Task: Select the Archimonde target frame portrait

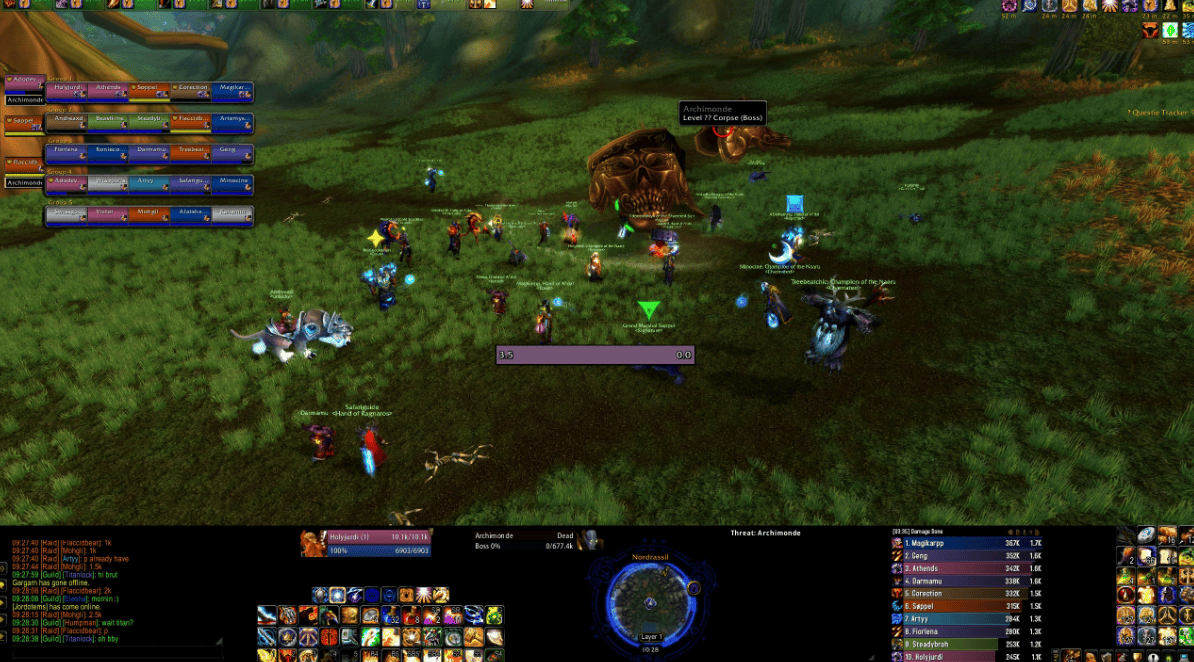Action: [x=590, y=540]
